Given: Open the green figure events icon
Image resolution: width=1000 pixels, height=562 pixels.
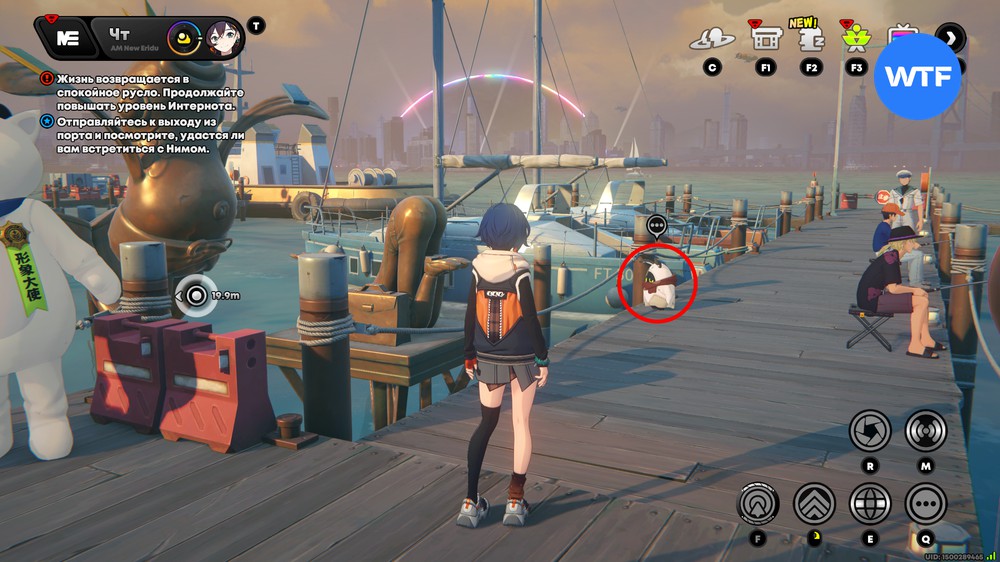Looking at the screenshot, I should click(856, 39).
